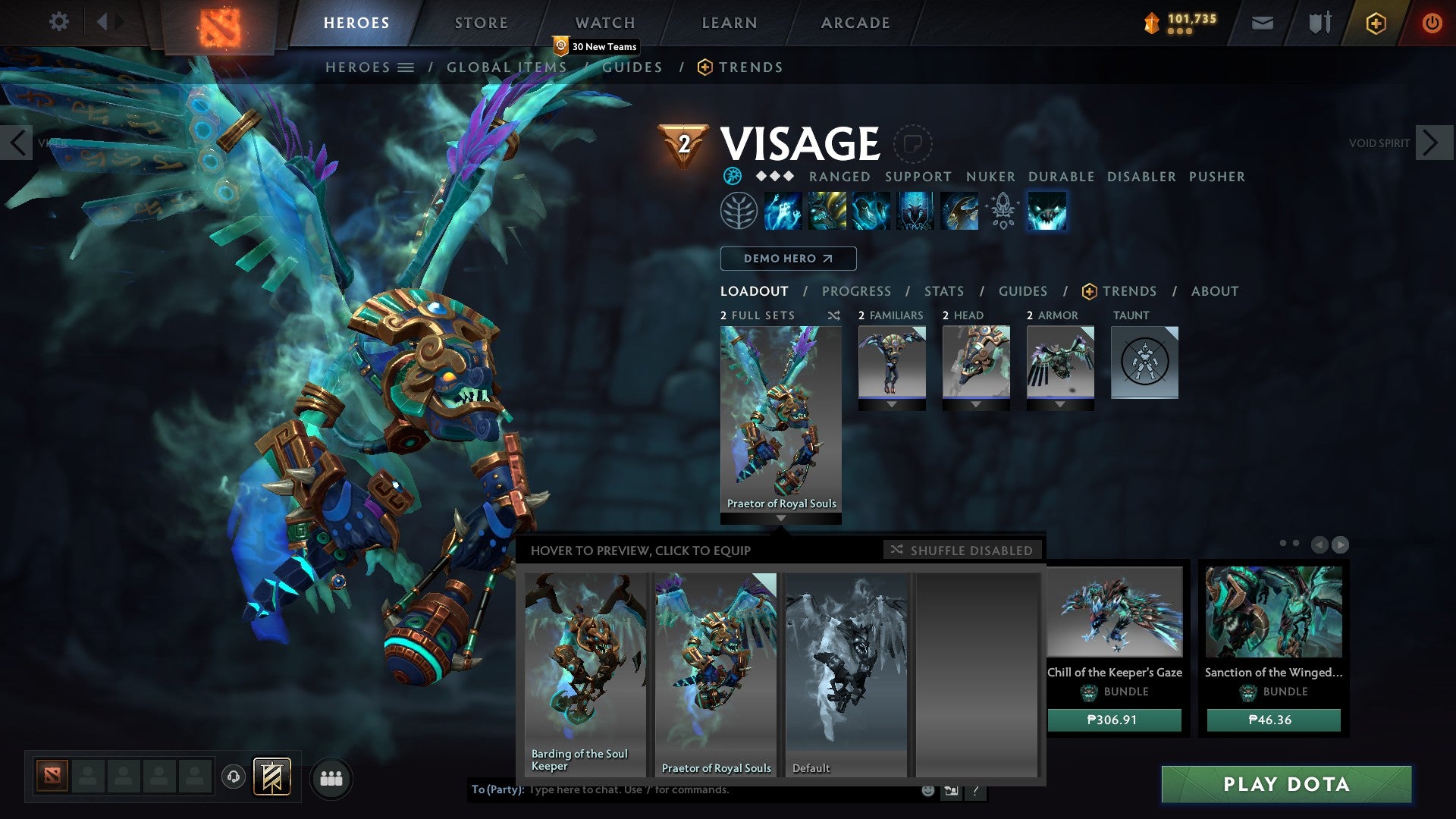
Task: Start a match with Play Dota
Action: (x=1286, y=784)
